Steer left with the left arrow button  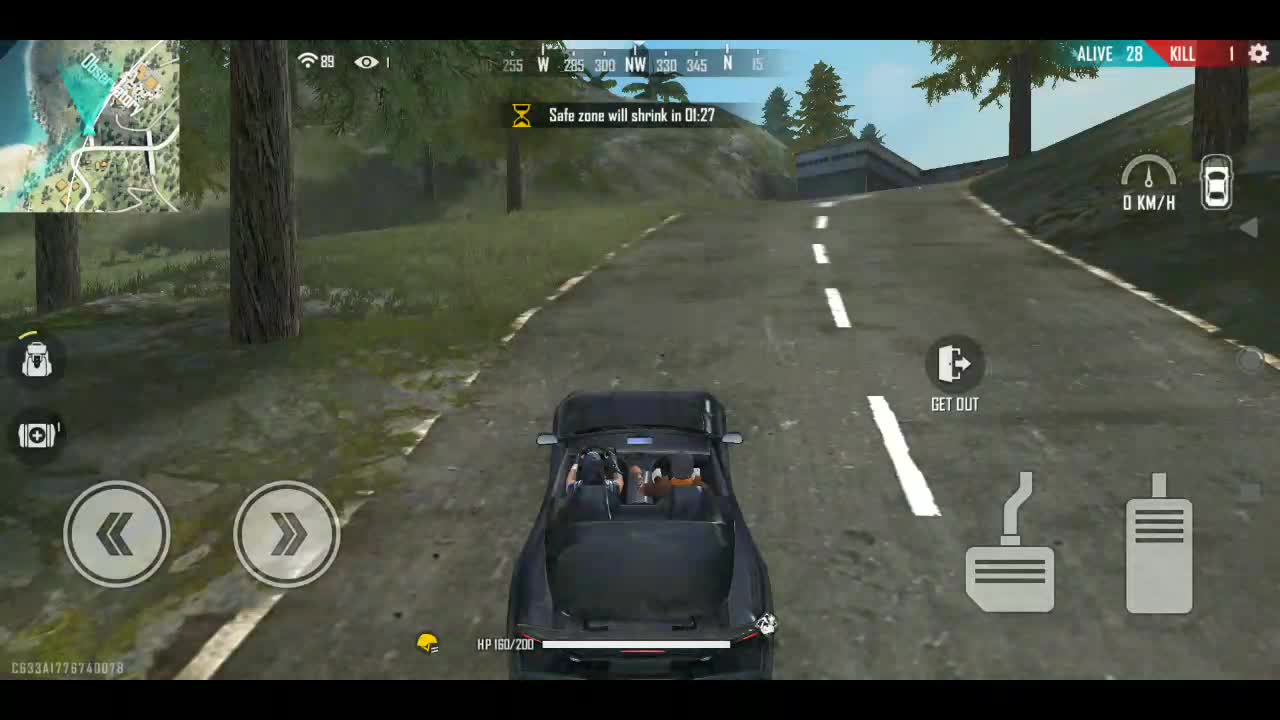117,534
